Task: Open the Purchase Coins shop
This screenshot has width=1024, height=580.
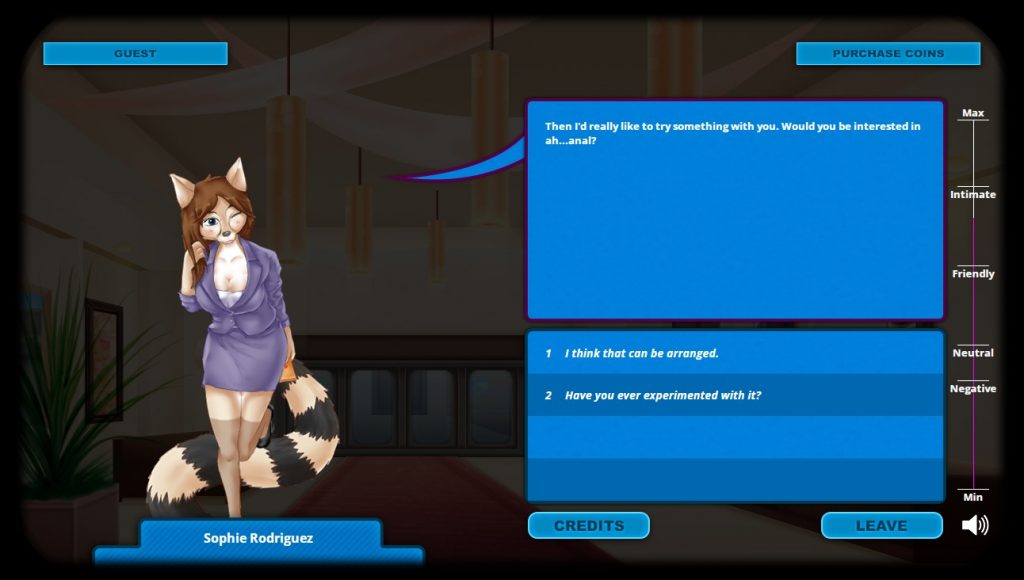Action: coord(888,53)
